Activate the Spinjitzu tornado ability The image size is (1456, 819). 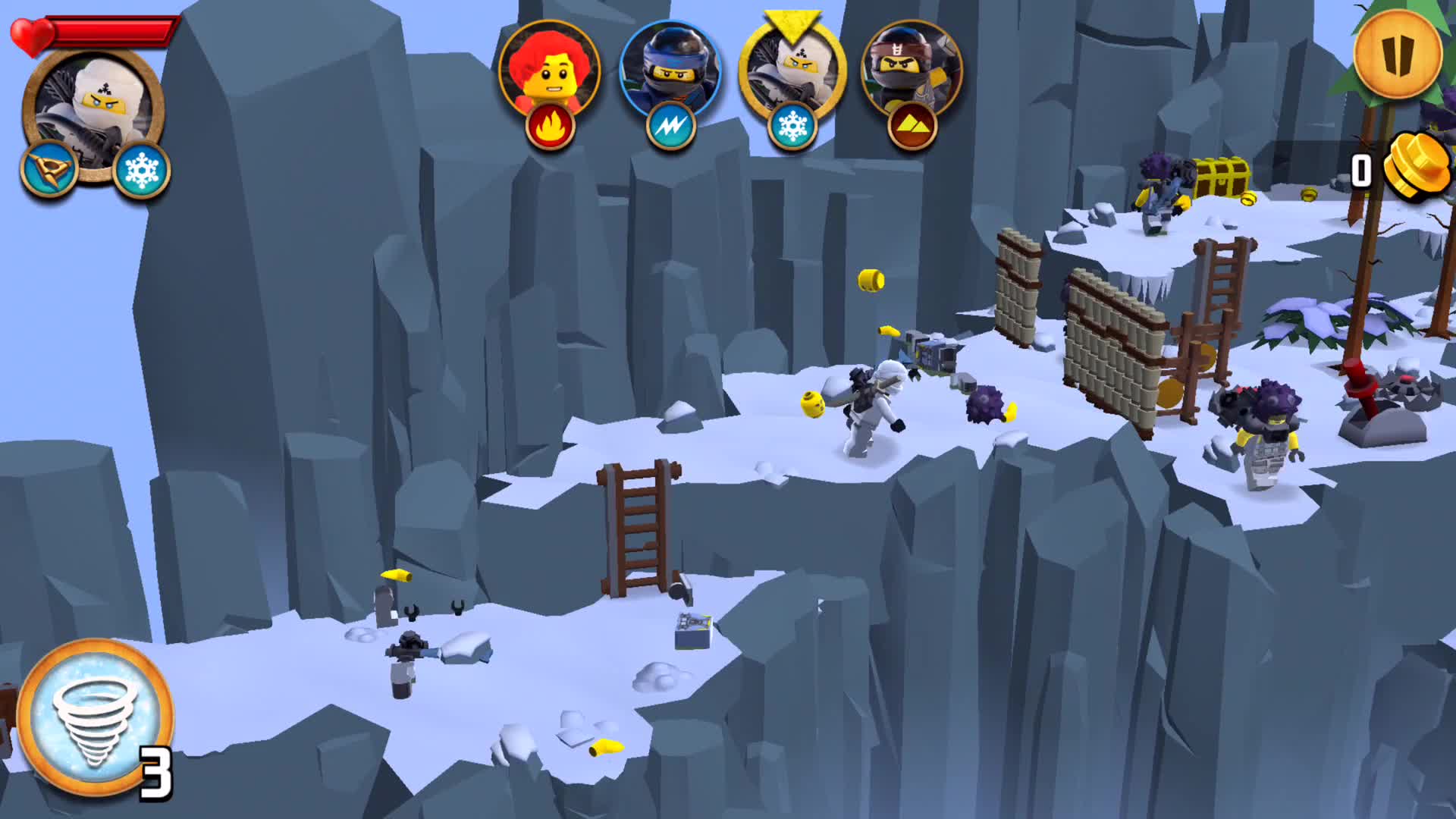click(95, 717)
